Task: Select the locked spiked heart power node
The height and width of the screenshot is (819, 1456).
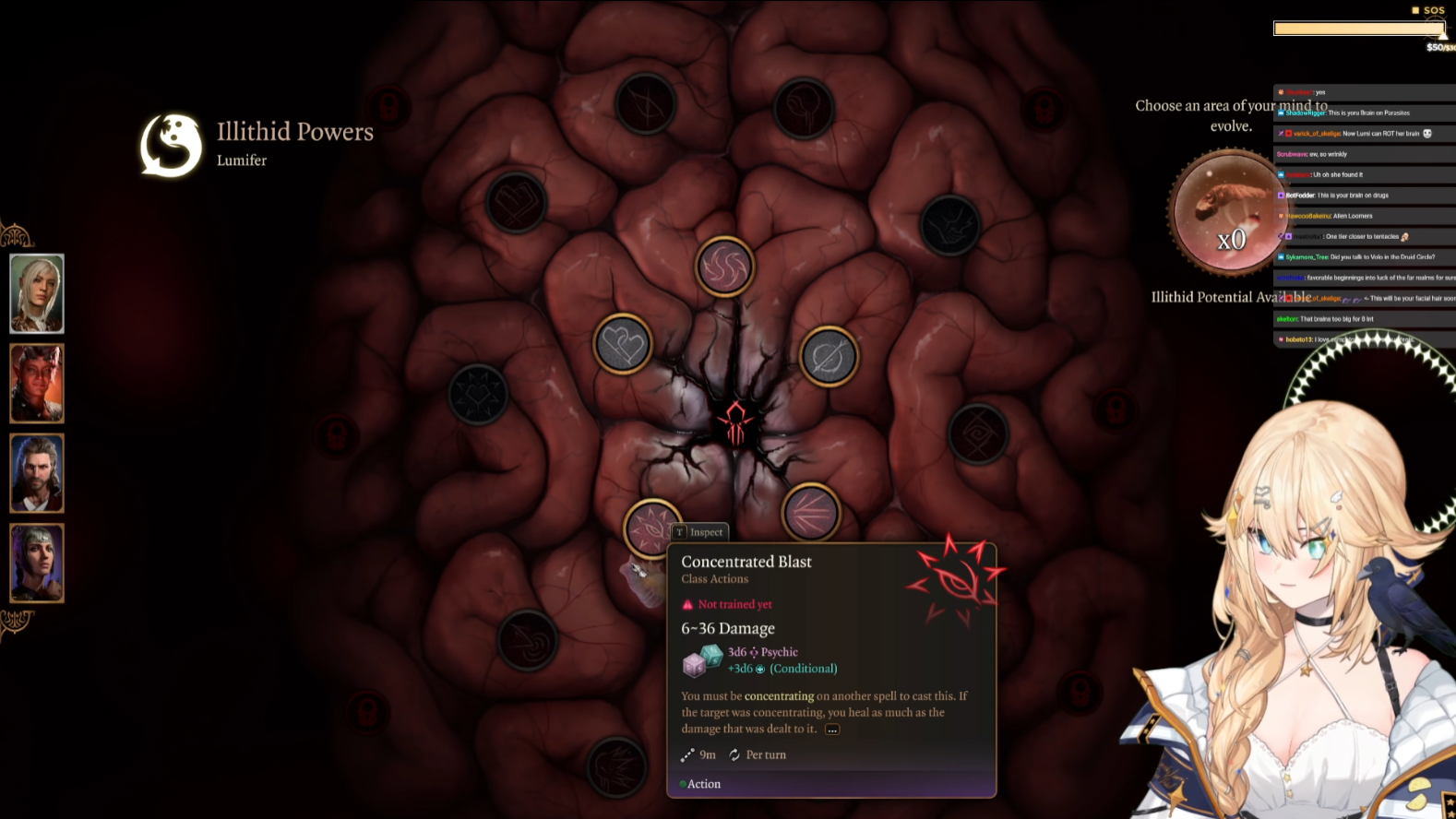Action: [478, 394]
